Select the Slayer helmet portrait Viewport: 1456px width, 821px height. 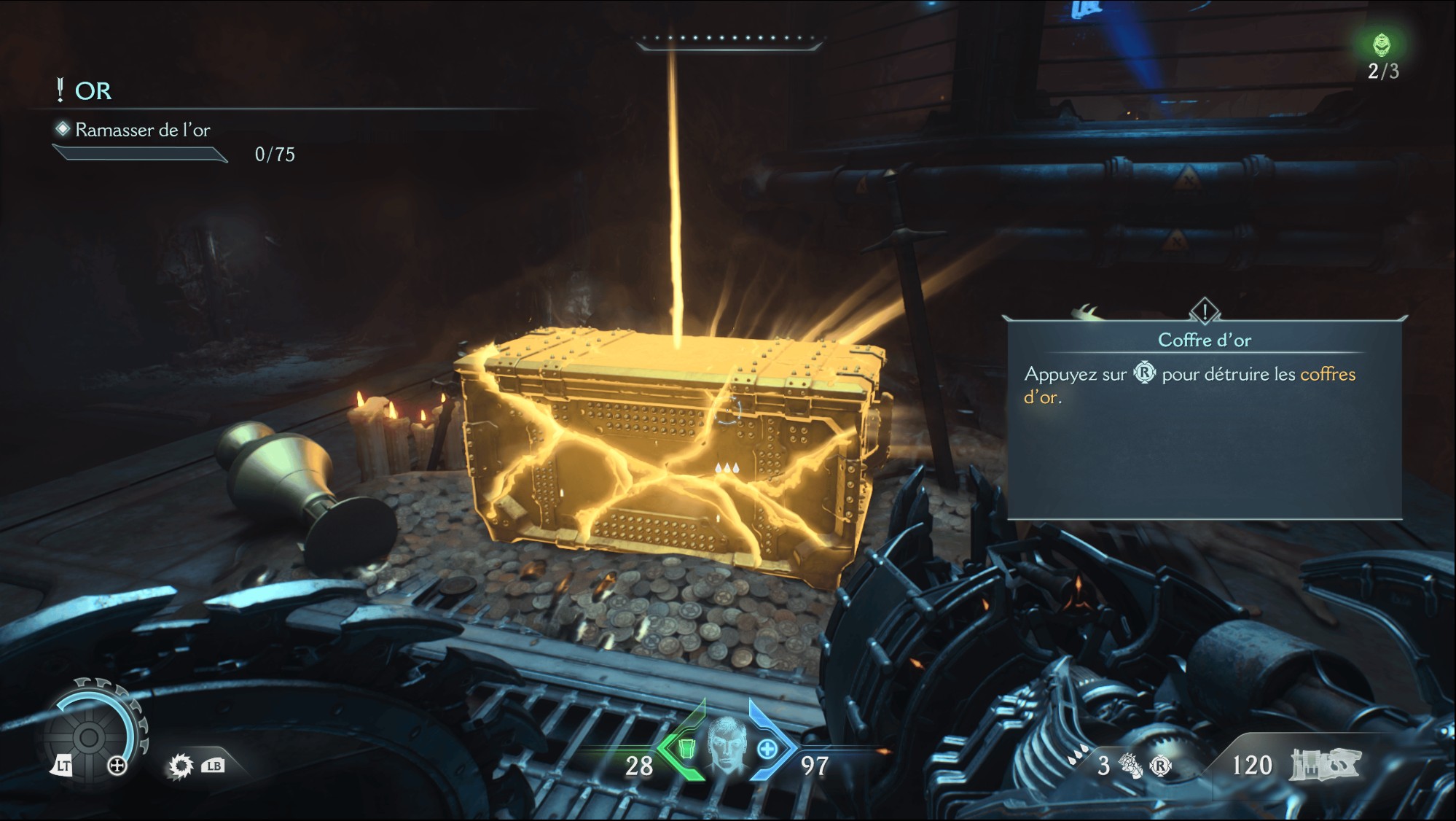724,746
